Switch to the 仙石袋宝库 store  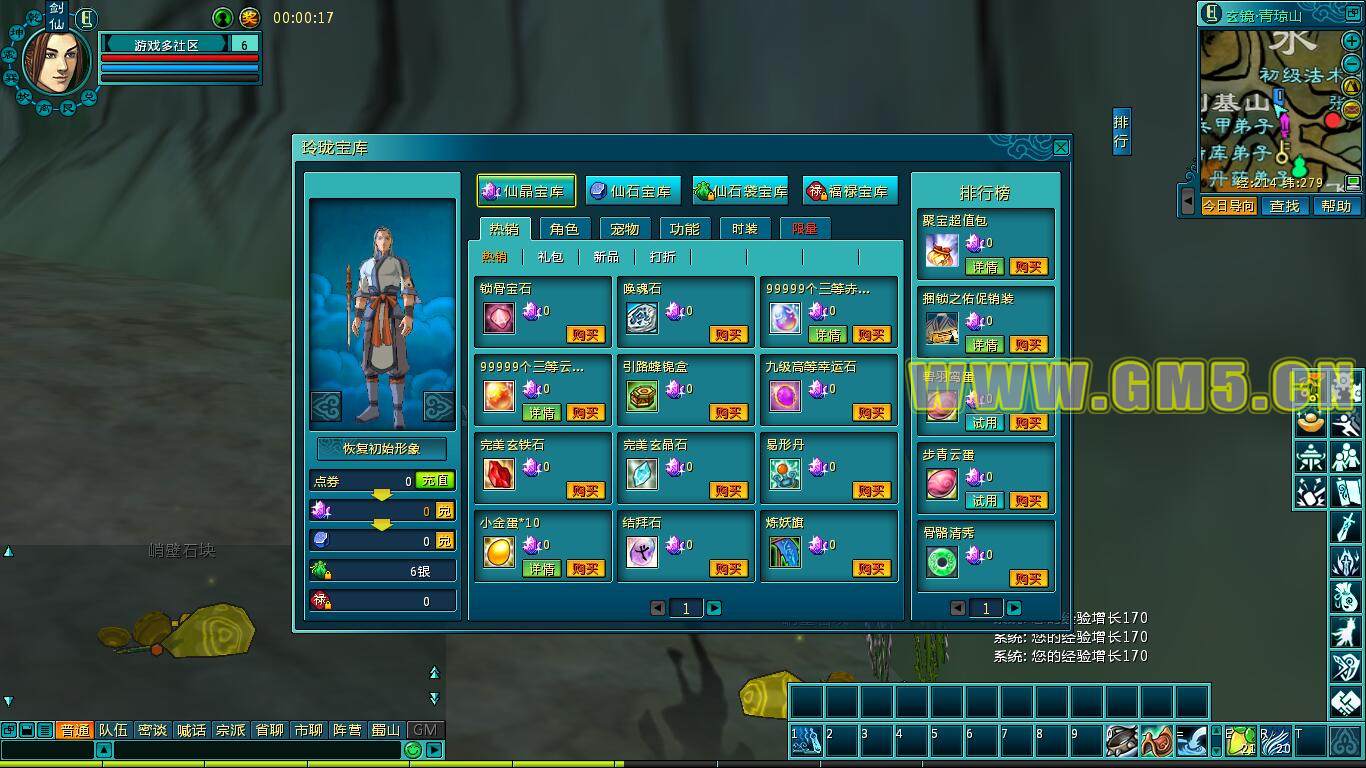point(741,191)
